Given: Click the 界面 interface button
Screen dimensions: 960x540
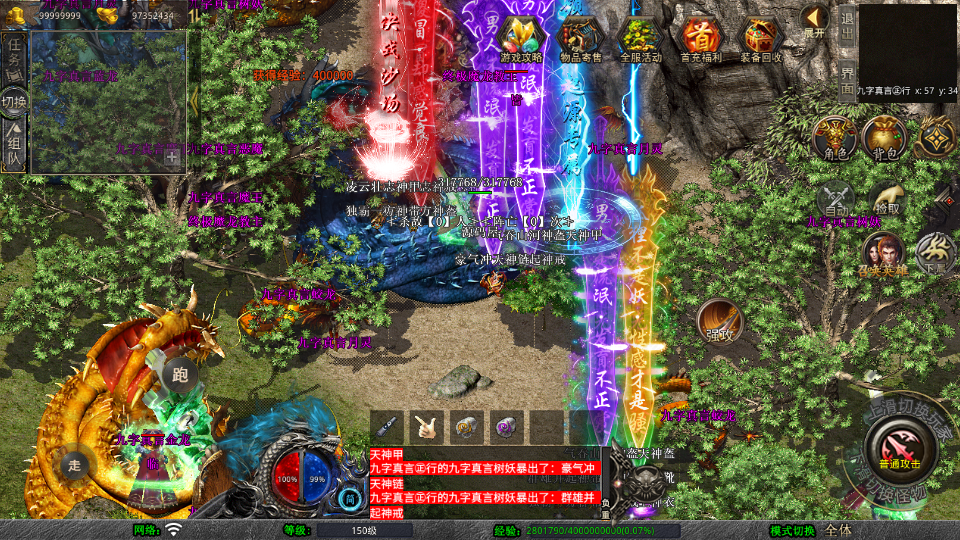Looking at the screenshot, I should (847, 78).
